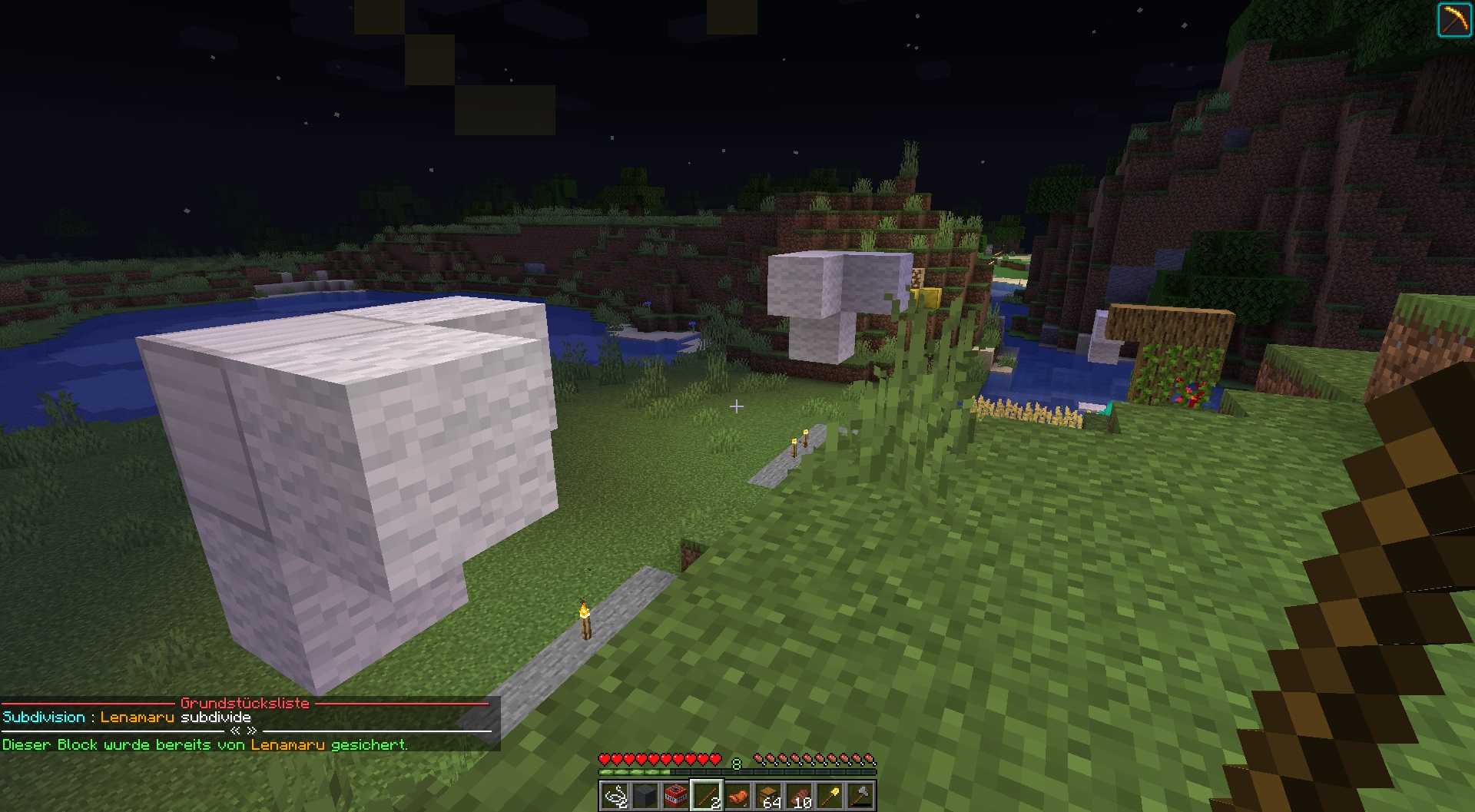
Task: Choose the stack of 10 steaks
Action: point(799,796)
